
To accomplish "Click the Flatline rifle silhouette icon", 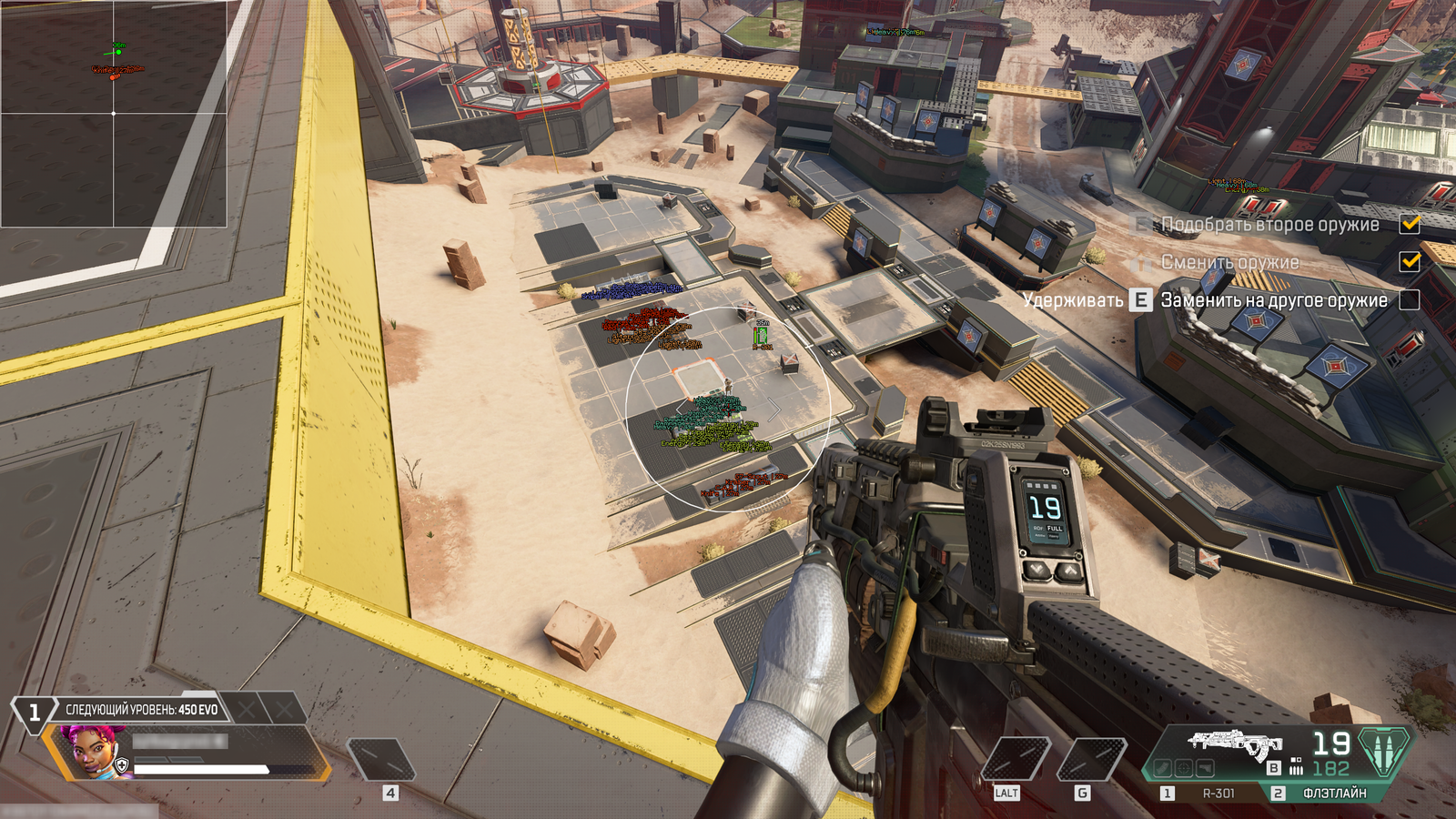I will coord(1235,743).
